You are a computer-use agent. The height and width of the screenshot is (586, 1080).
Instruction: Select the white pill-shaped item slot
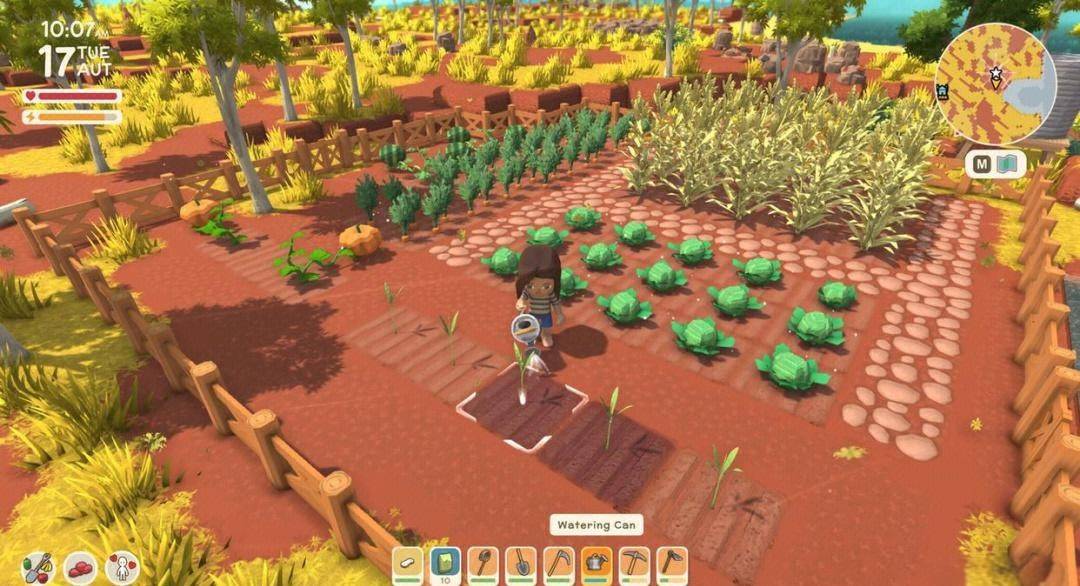(x=408, y=565)
